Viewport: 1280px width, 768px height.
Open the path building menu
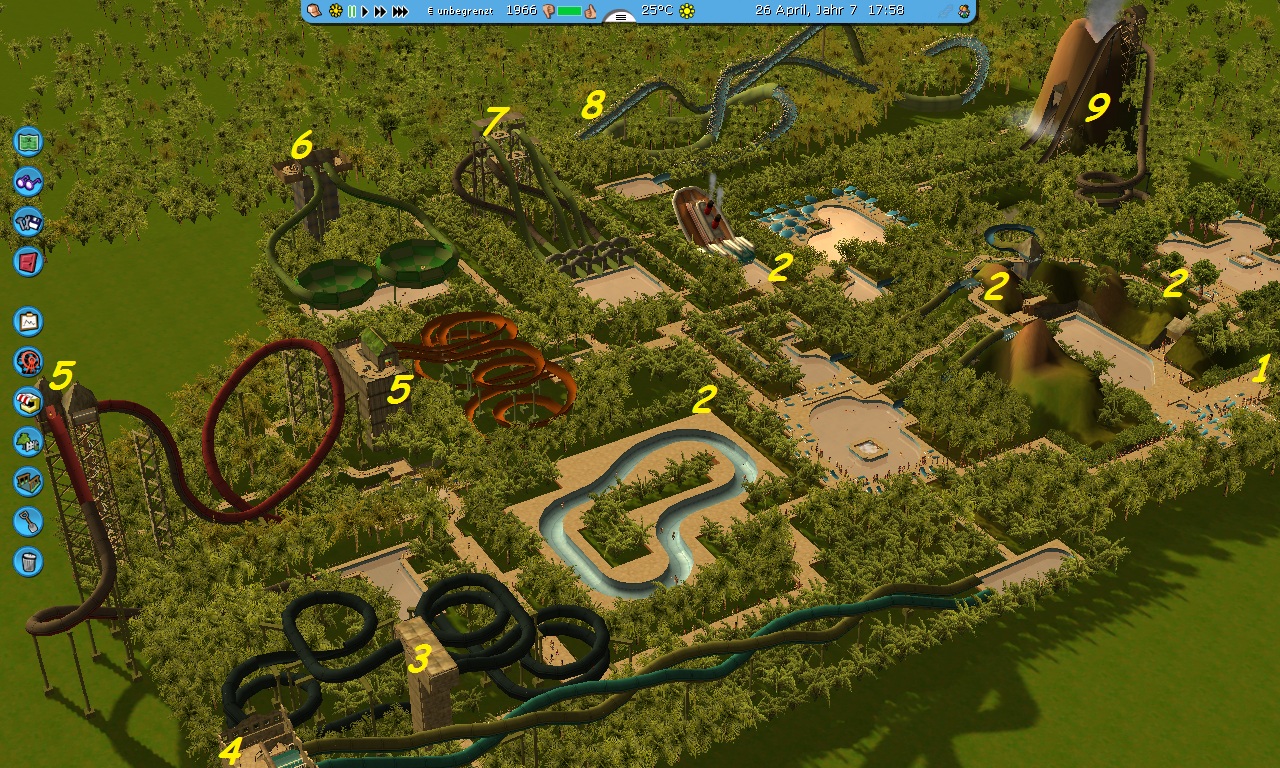click(x=28, y=481)
